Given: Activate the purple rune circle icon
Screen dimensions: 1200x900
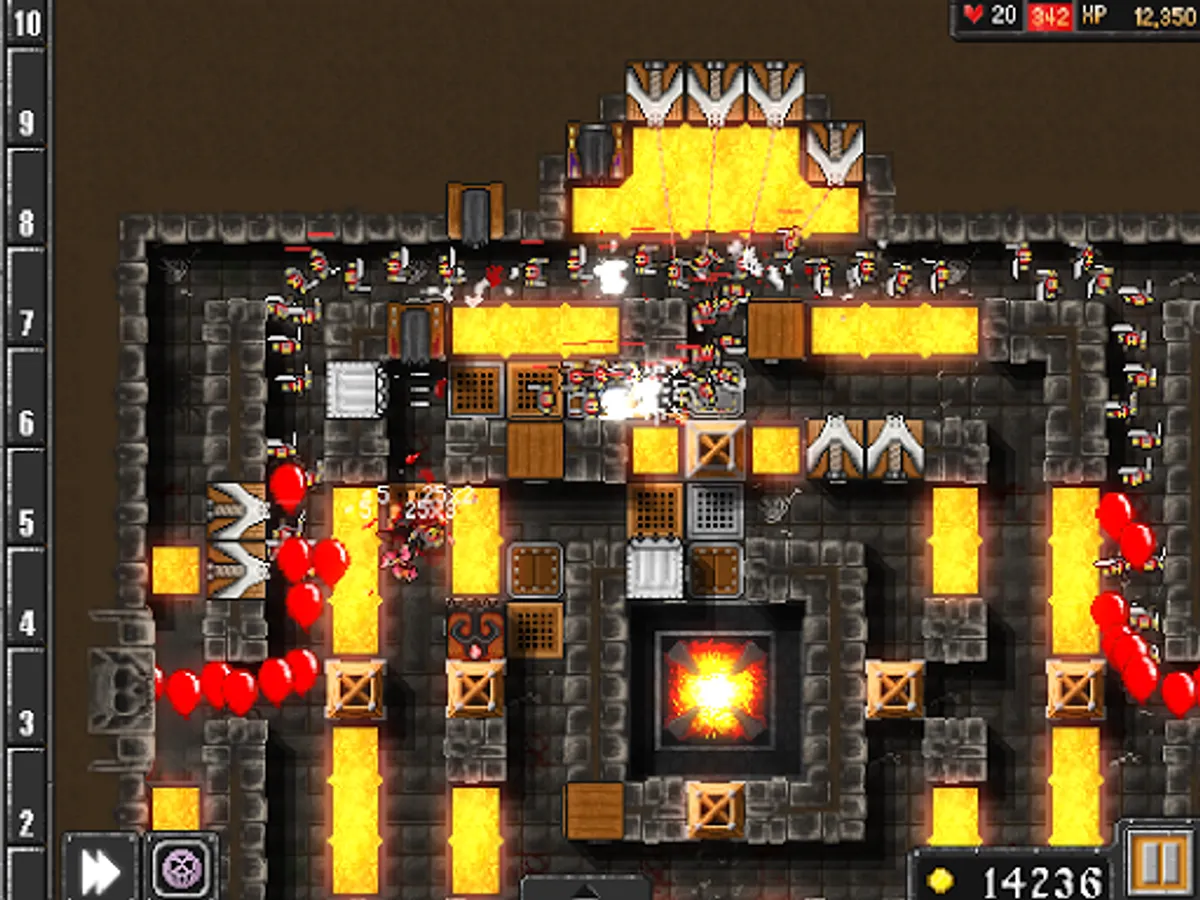Looking at the screenshot, I should [x=183, y=868].
